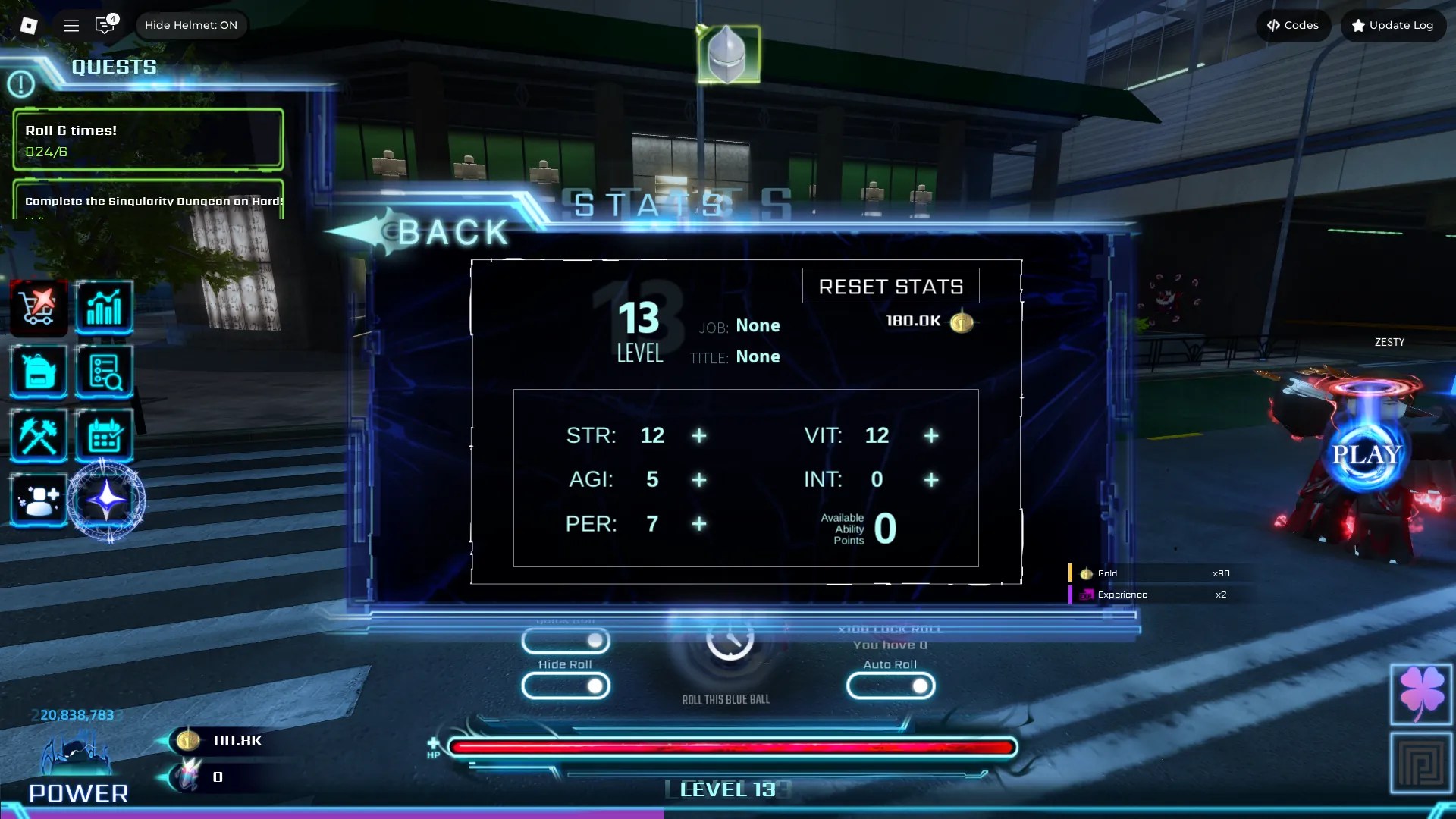The width and height of the screenshot is (1456, 819).
Task: Toggle the Quick Roll switch
Action: [x=566, y=641]
